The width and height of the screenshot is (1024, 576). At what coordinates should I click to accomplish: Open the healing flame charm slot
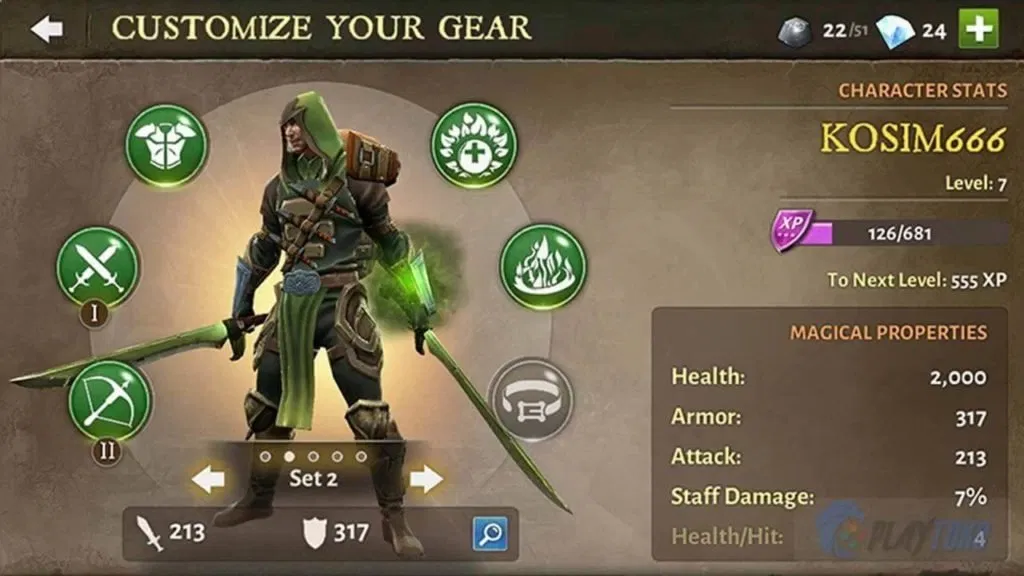click(x=474, y=145)
